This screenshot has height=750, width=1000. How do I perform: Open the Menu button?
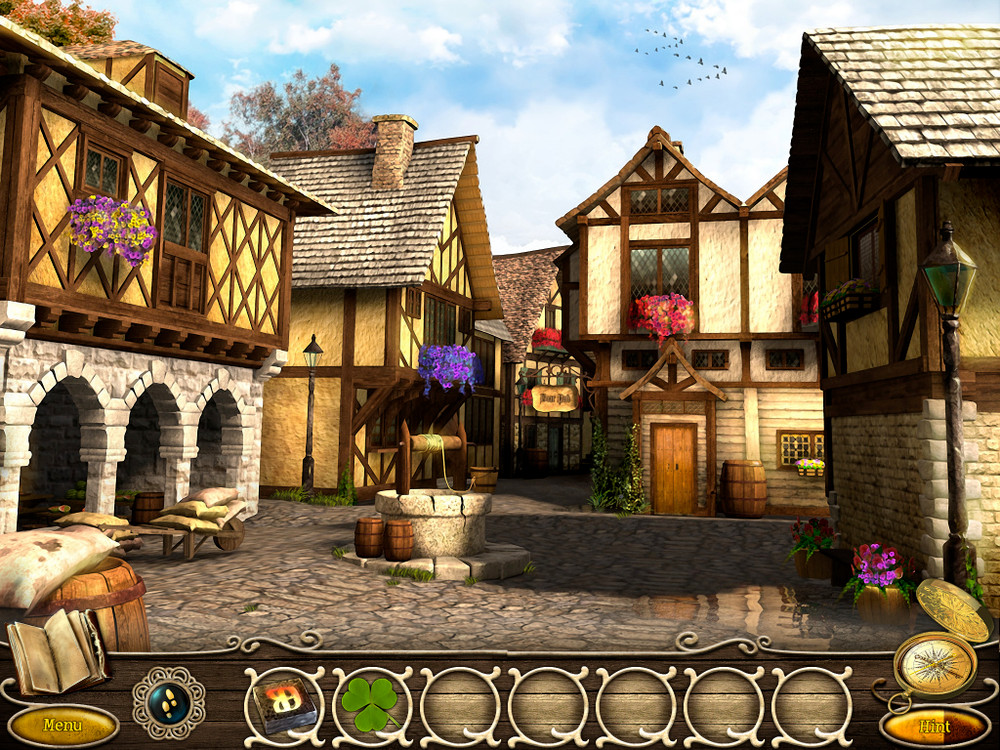tap(63, 725)
